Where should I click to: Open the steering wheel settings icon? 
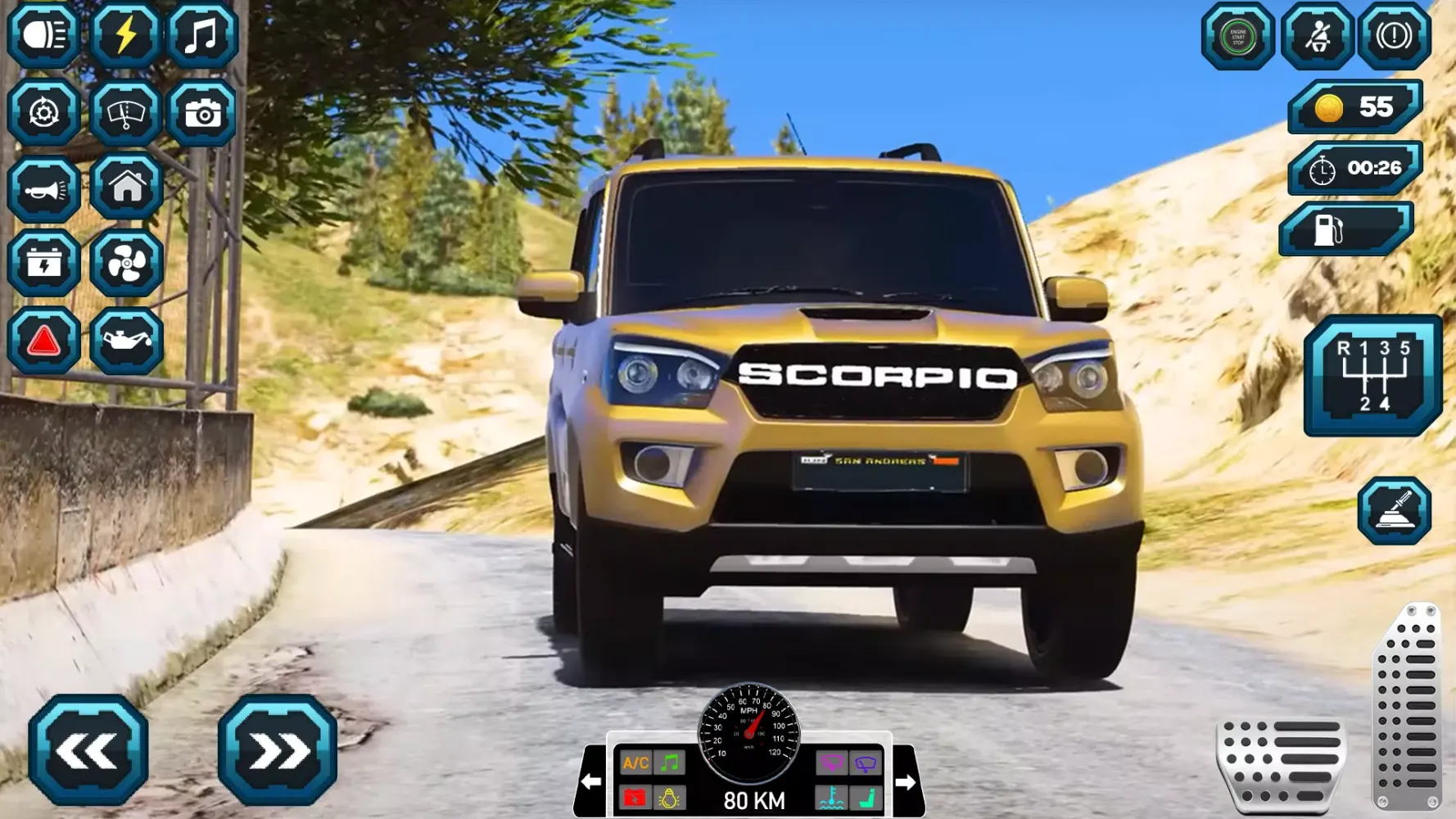(44, 112)
